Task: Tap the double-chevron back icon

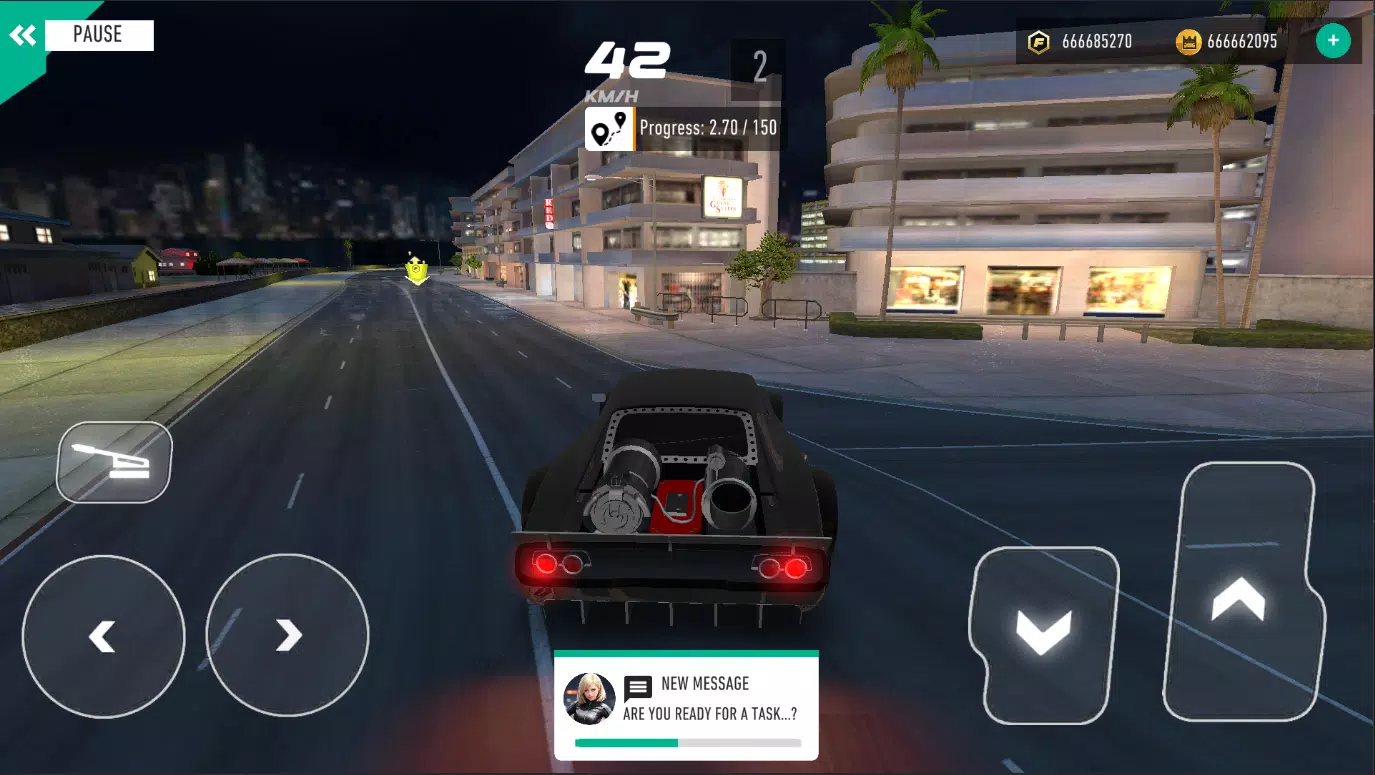Action: pyautogui.click(x=22, y=34)
